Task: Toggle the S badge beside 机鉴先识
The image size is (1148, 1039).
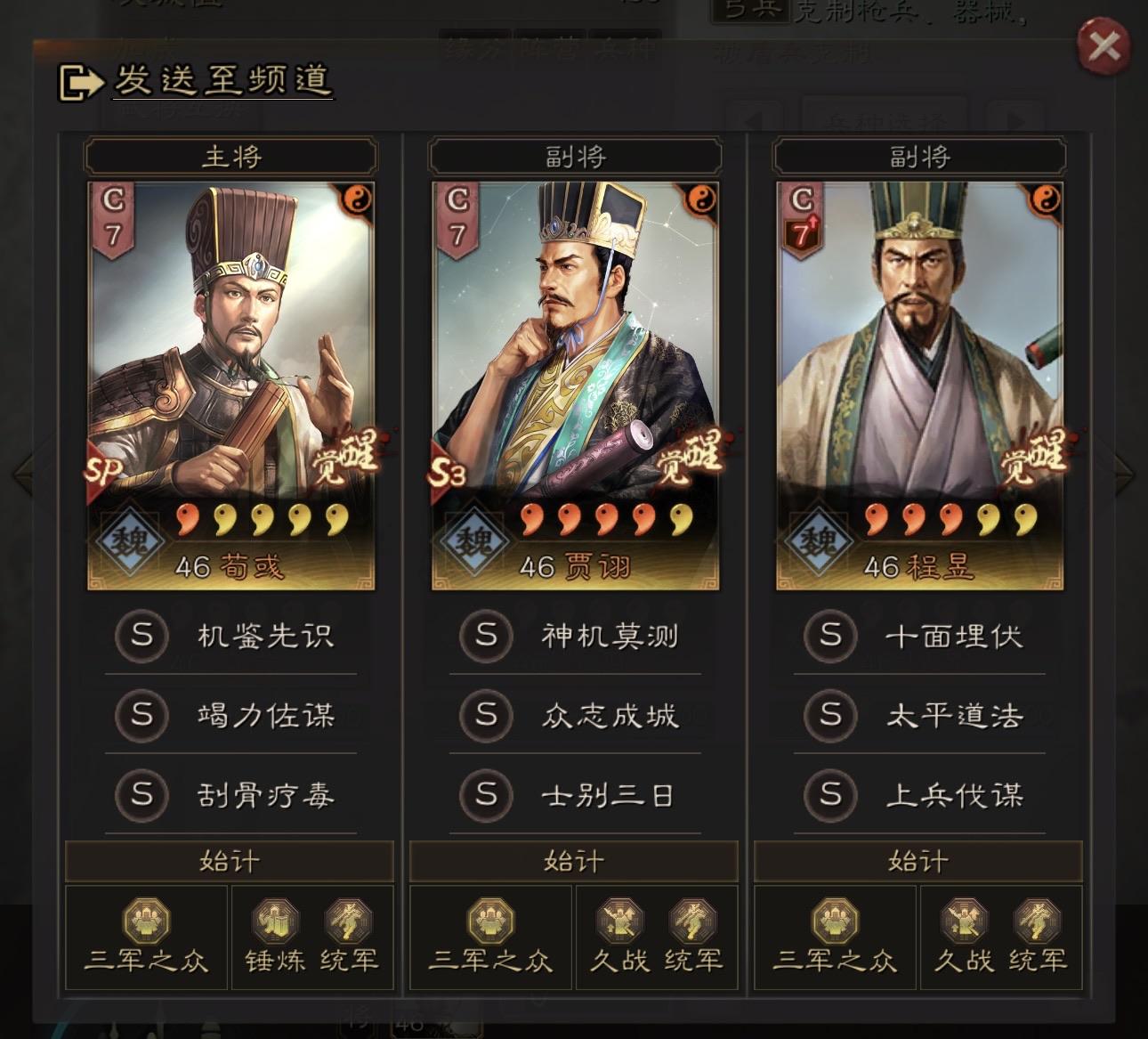Action: [141, 637]
